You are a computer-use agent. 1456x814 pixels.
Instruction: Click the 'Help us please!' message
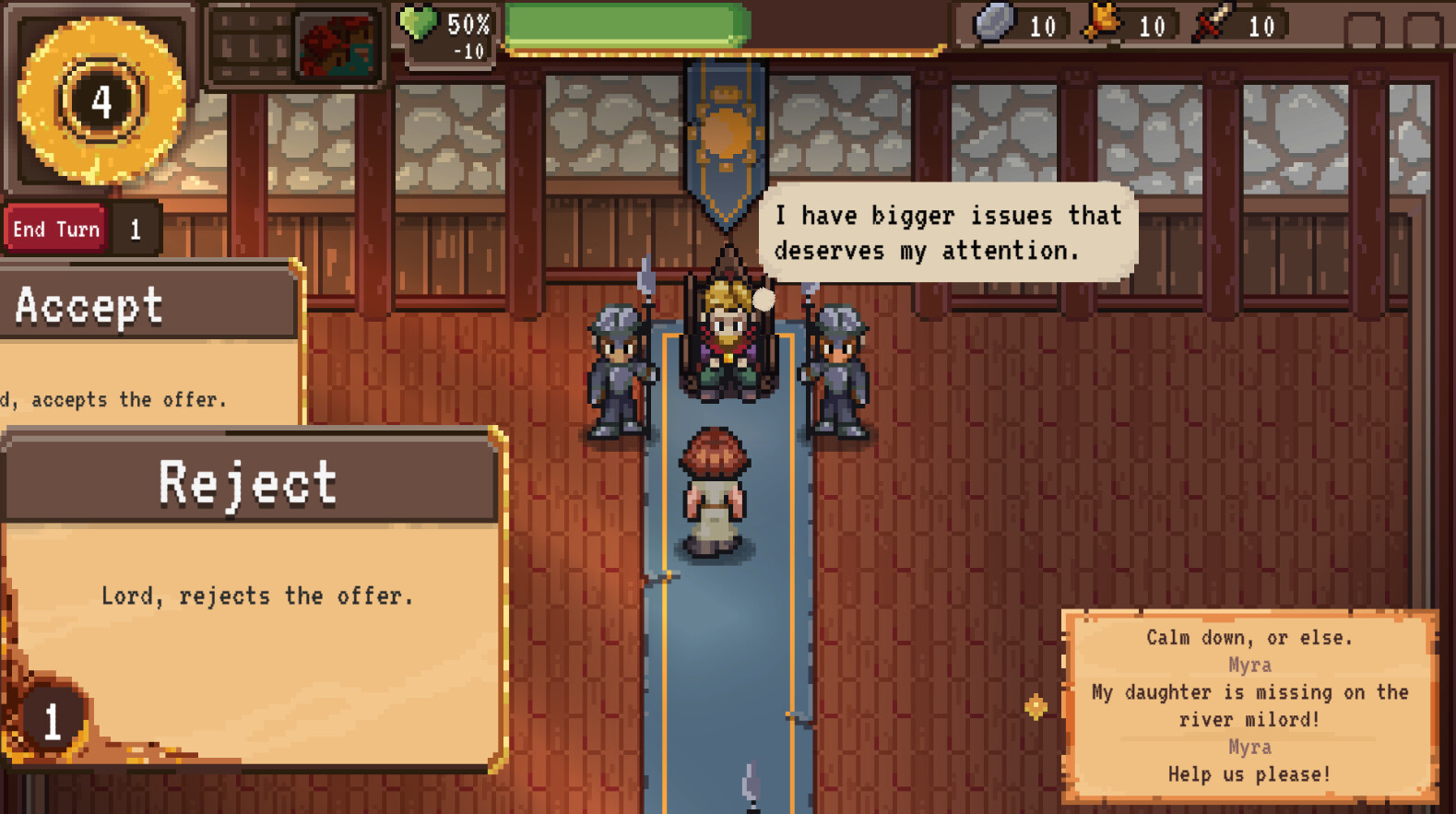coord(1249,775)
